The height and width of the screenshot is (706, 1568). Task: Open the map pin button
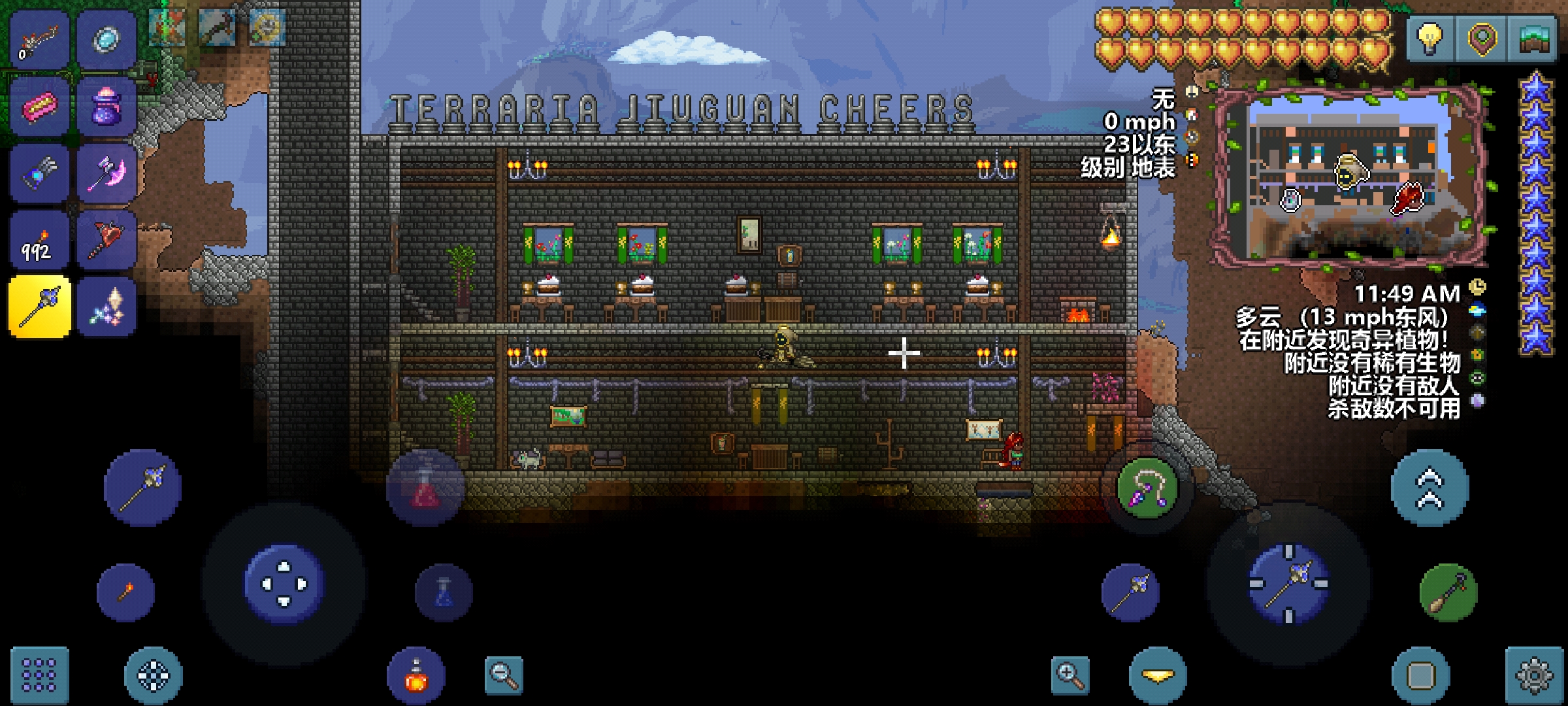pos(1482,38)
